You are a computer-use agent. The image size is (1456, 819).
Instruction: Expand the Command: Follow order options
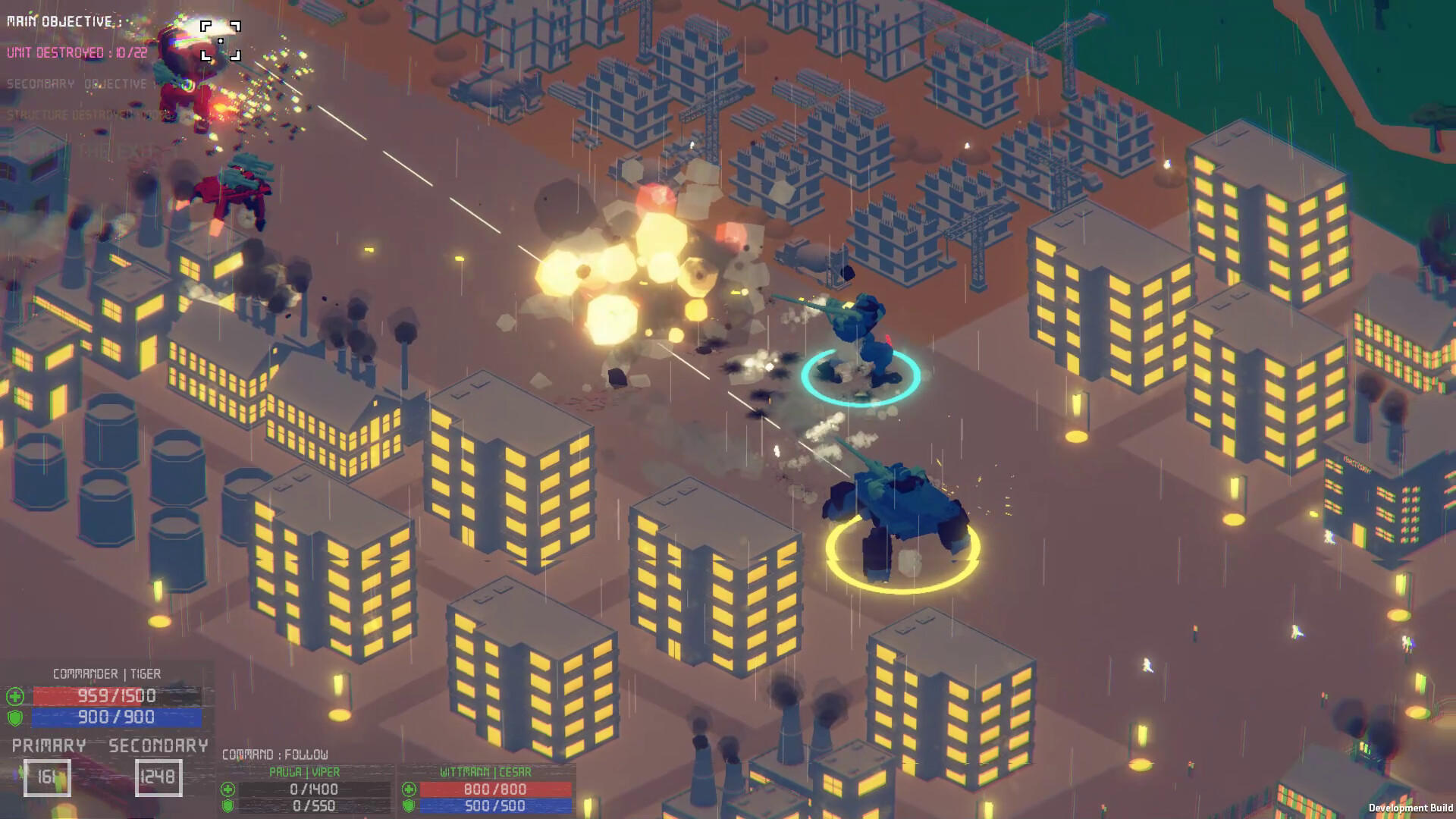tap(275, 755)
